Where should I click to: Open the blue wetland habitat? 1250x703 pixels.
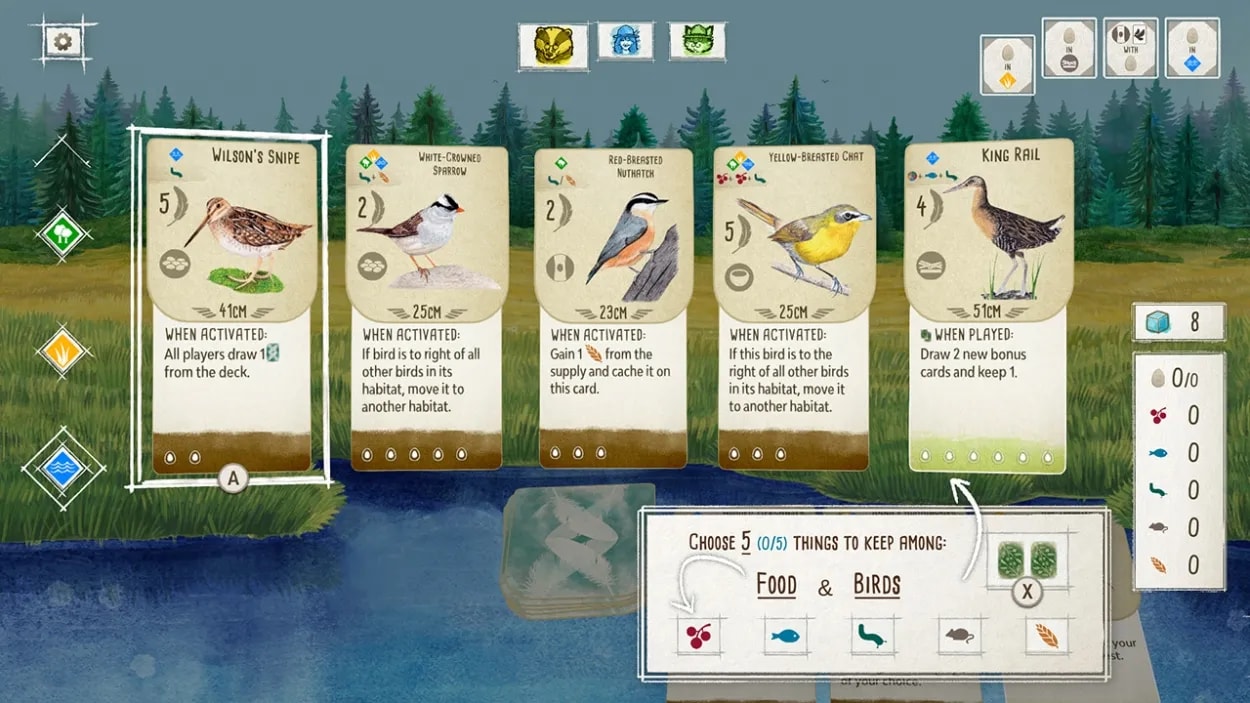(63, 468)
